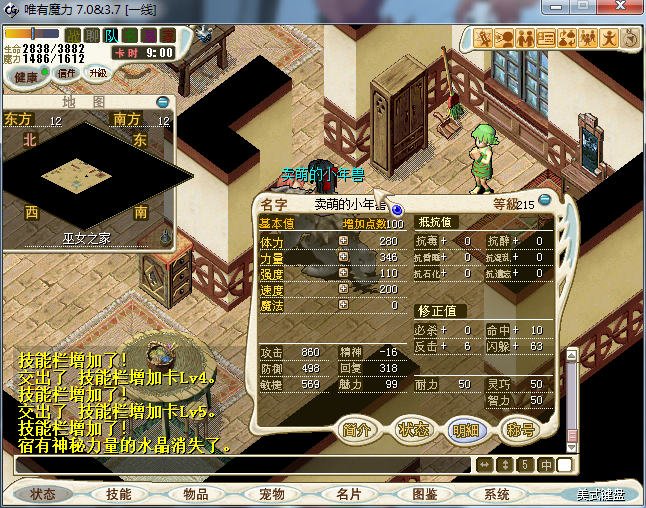Viewport: 646px width, 508px height.
Task: Add a point to 魔法 stat
Action: pos(343,305)
